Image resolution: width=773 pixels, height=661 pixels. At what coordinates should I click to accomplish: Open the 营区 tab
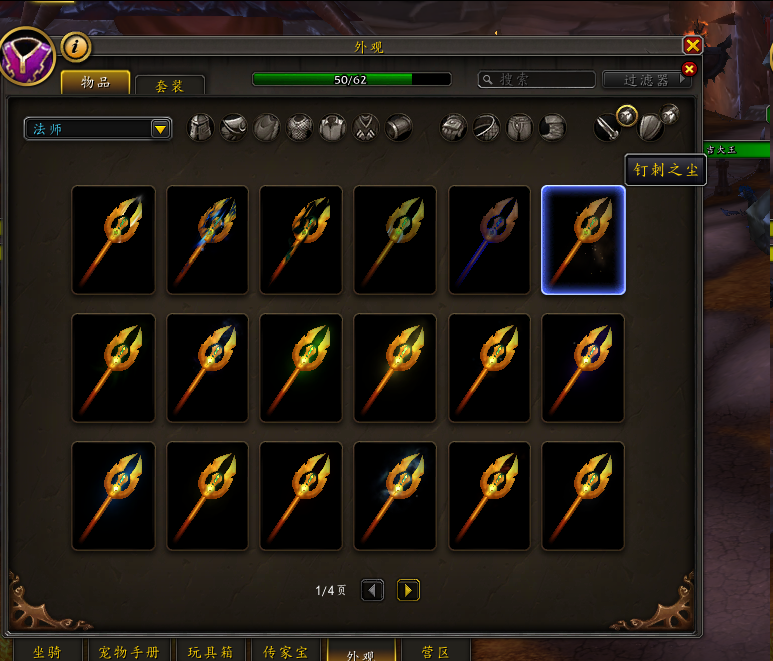(435, 651)
